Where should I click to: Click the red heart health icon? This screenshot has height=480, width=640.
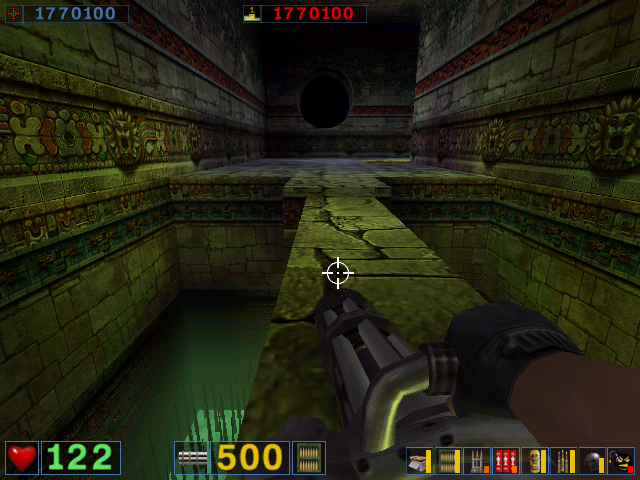22,457
